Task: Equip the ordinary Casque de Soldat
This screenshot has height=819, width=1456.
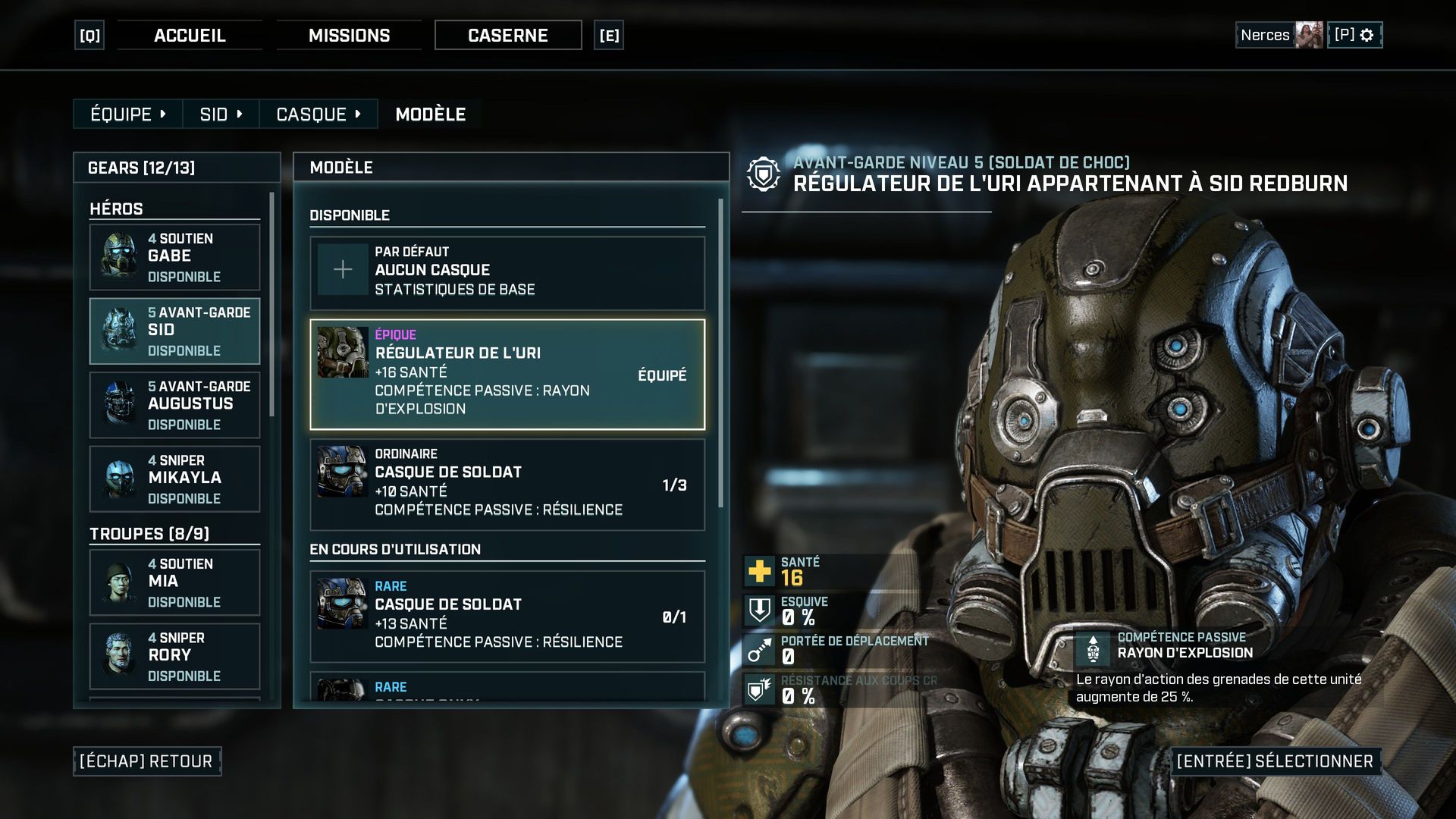Action: coord(507,484)
